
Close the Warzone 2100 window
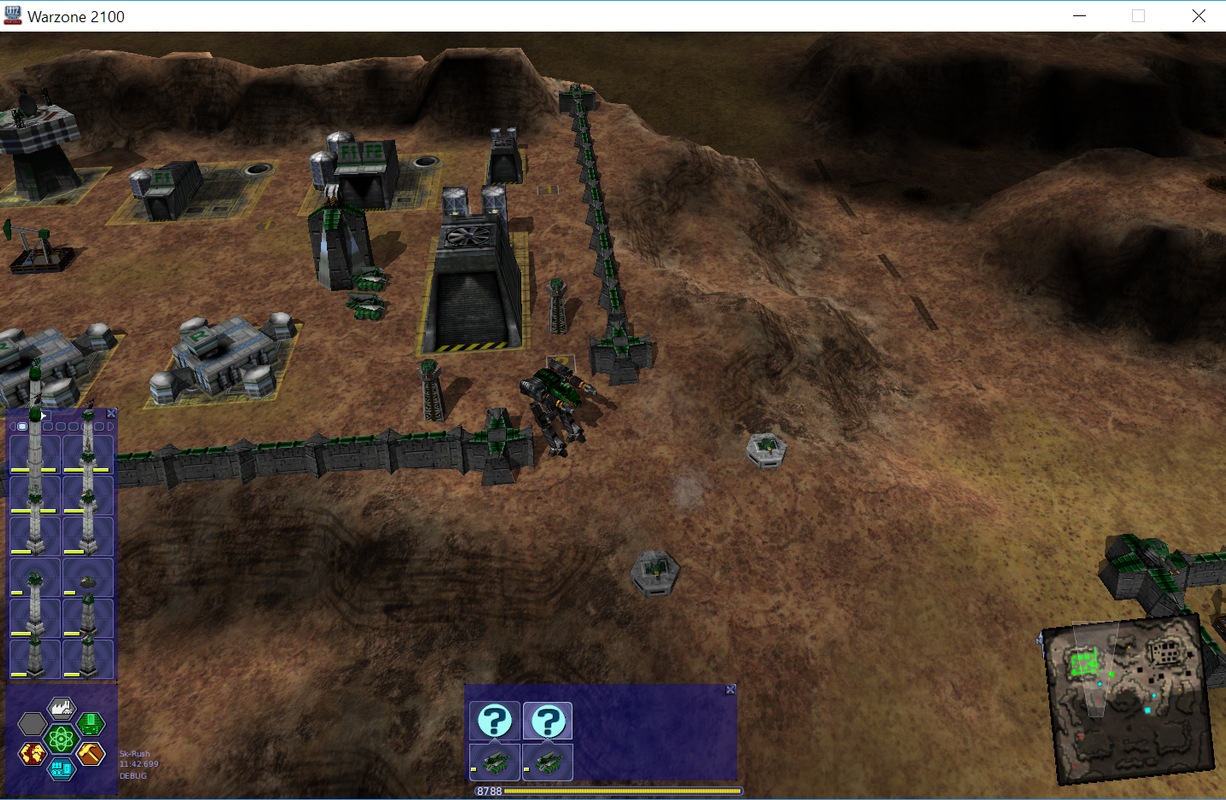point(1198,16)
